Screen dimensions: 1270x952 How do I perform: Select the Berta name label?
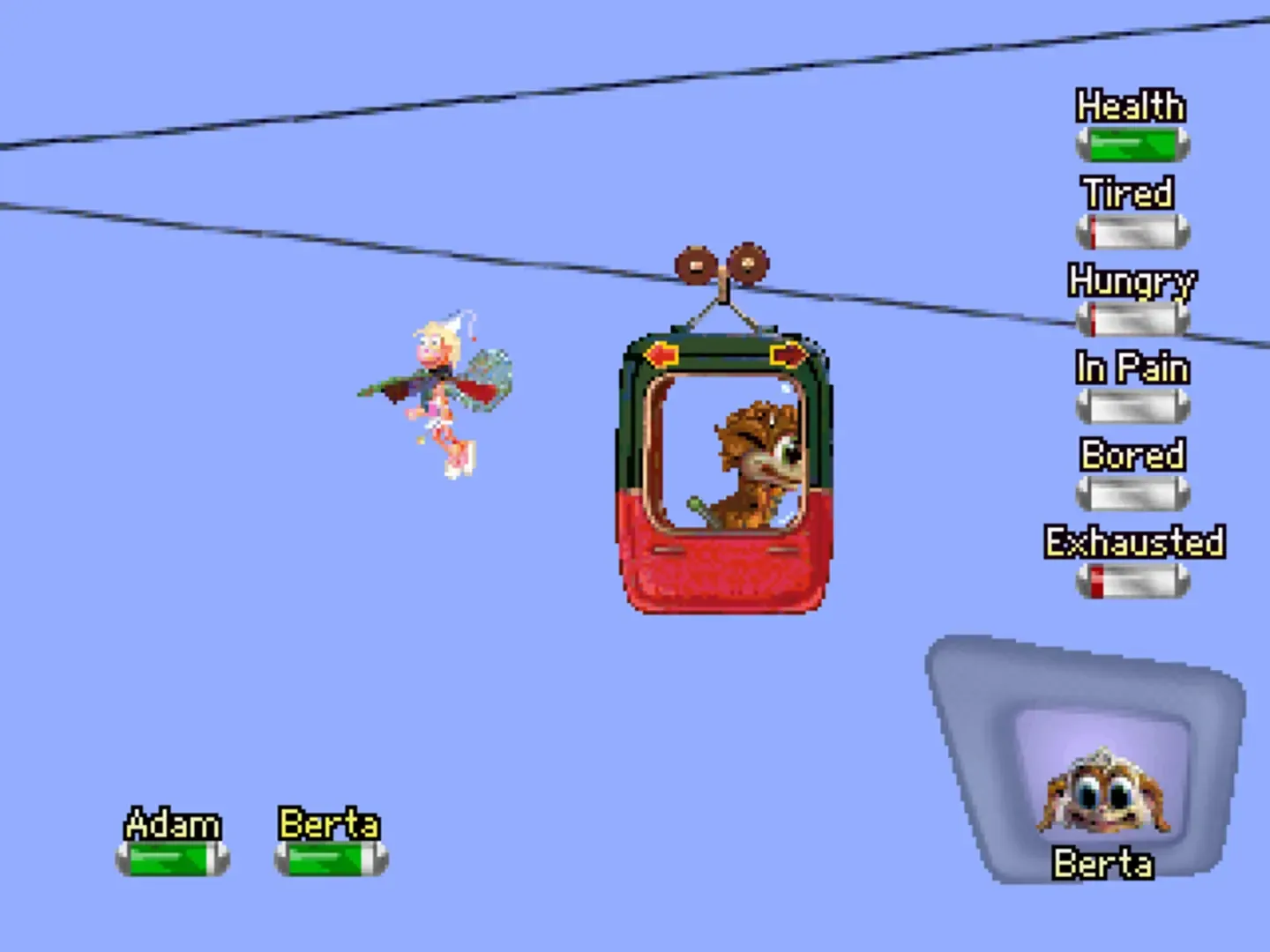pos(328,825)
